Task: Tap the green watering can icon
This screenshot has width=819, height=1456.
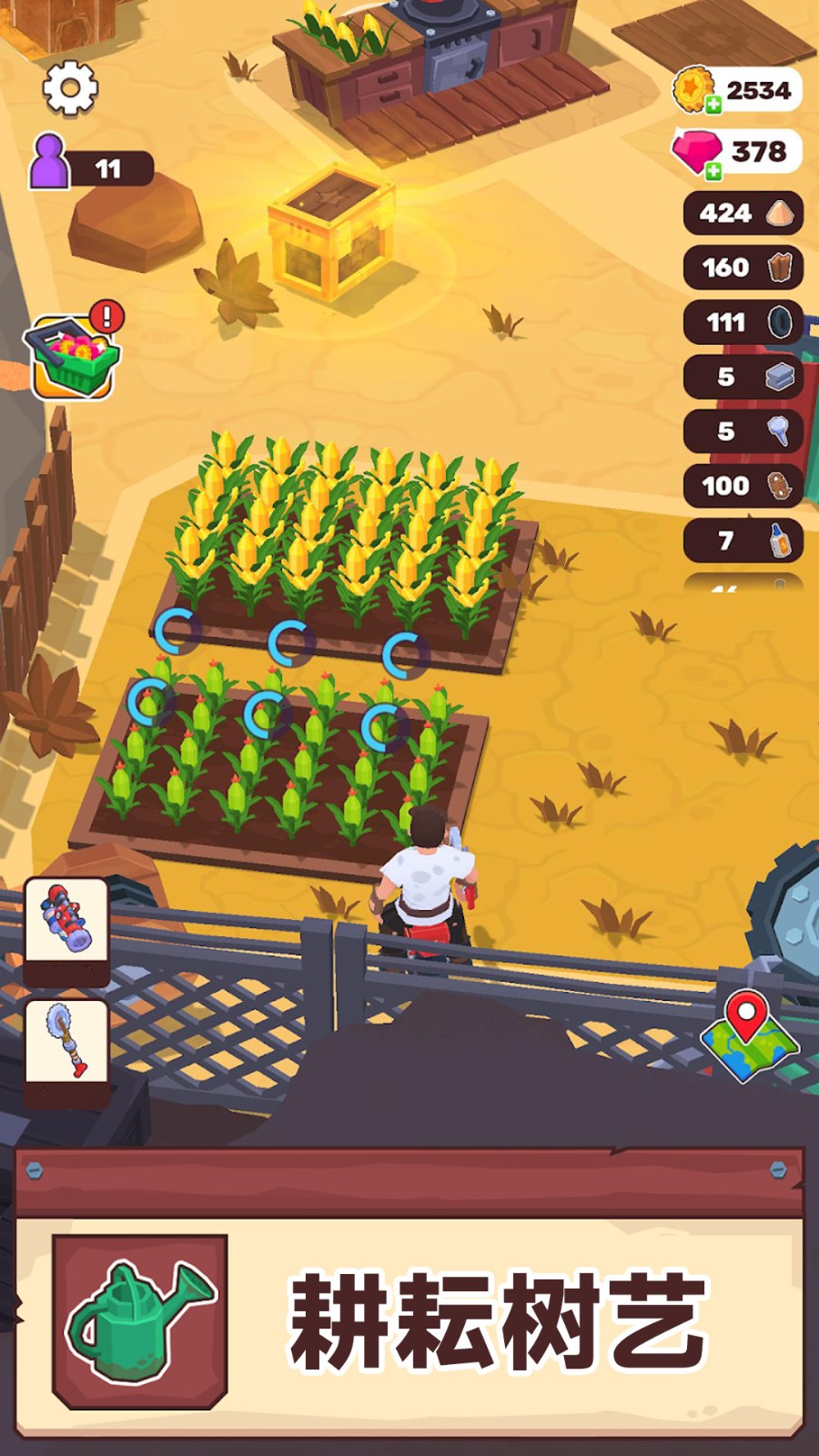Action: pos(139,1320)
